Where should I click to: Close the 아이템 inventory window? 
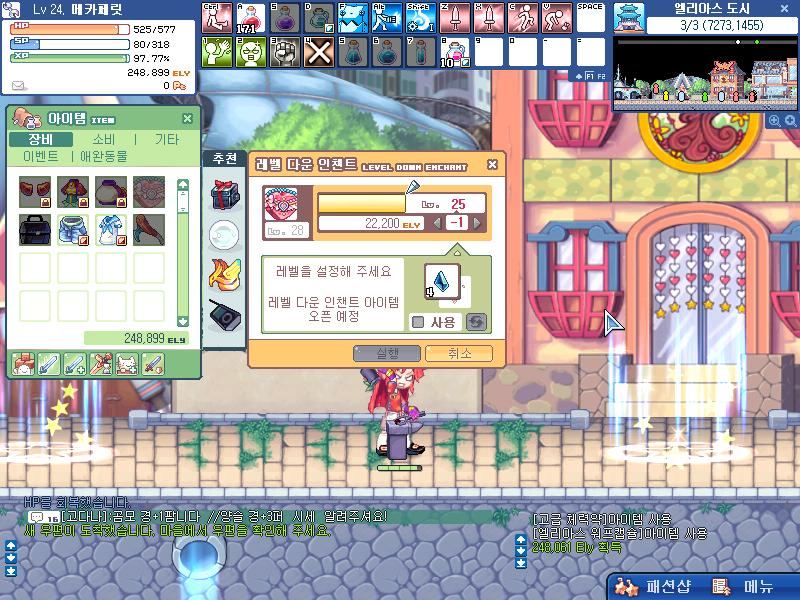(187, 119)
